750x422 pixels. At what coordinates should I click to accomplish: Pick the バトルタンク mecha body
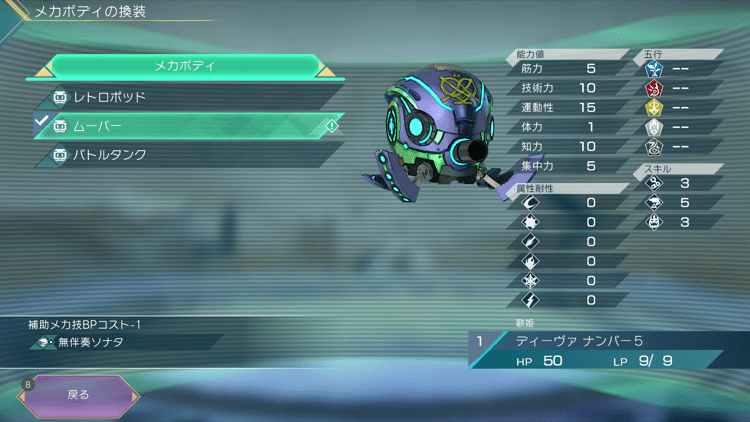tap(190, 155)
